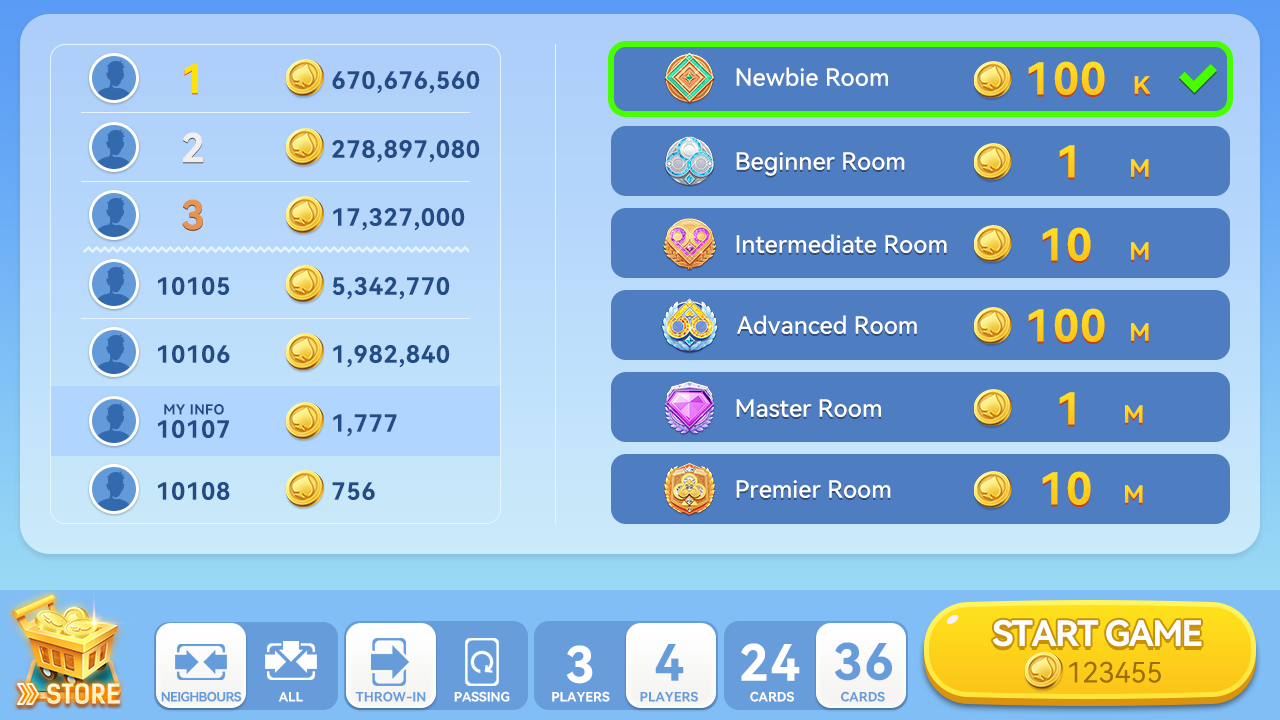
Task: Enable the All throw-in mode
Action: click(x=291, y=666)
